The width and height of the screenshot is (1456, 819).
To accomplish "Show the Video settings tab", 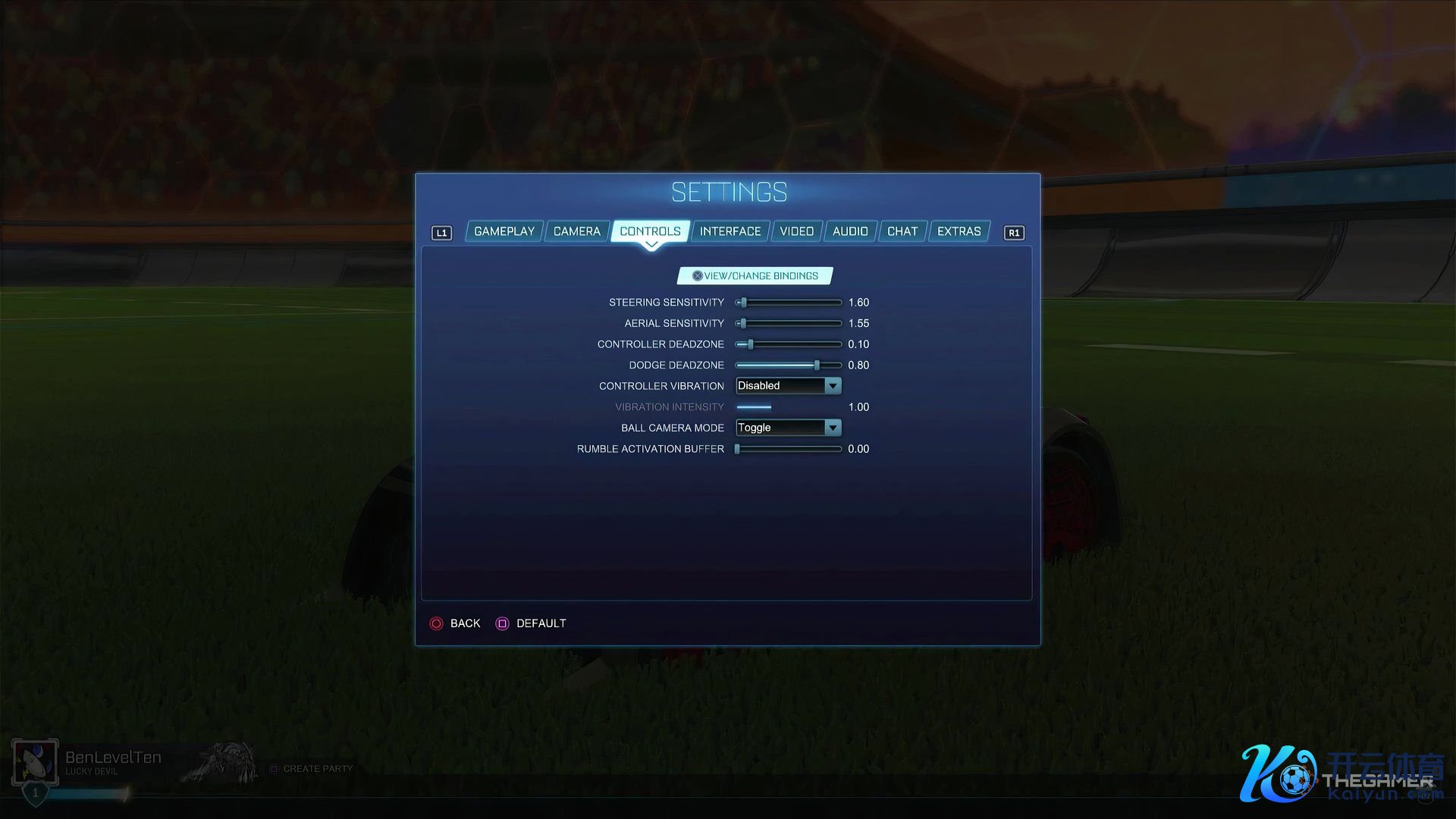I will pyautogui.click(x=796, y=231).
